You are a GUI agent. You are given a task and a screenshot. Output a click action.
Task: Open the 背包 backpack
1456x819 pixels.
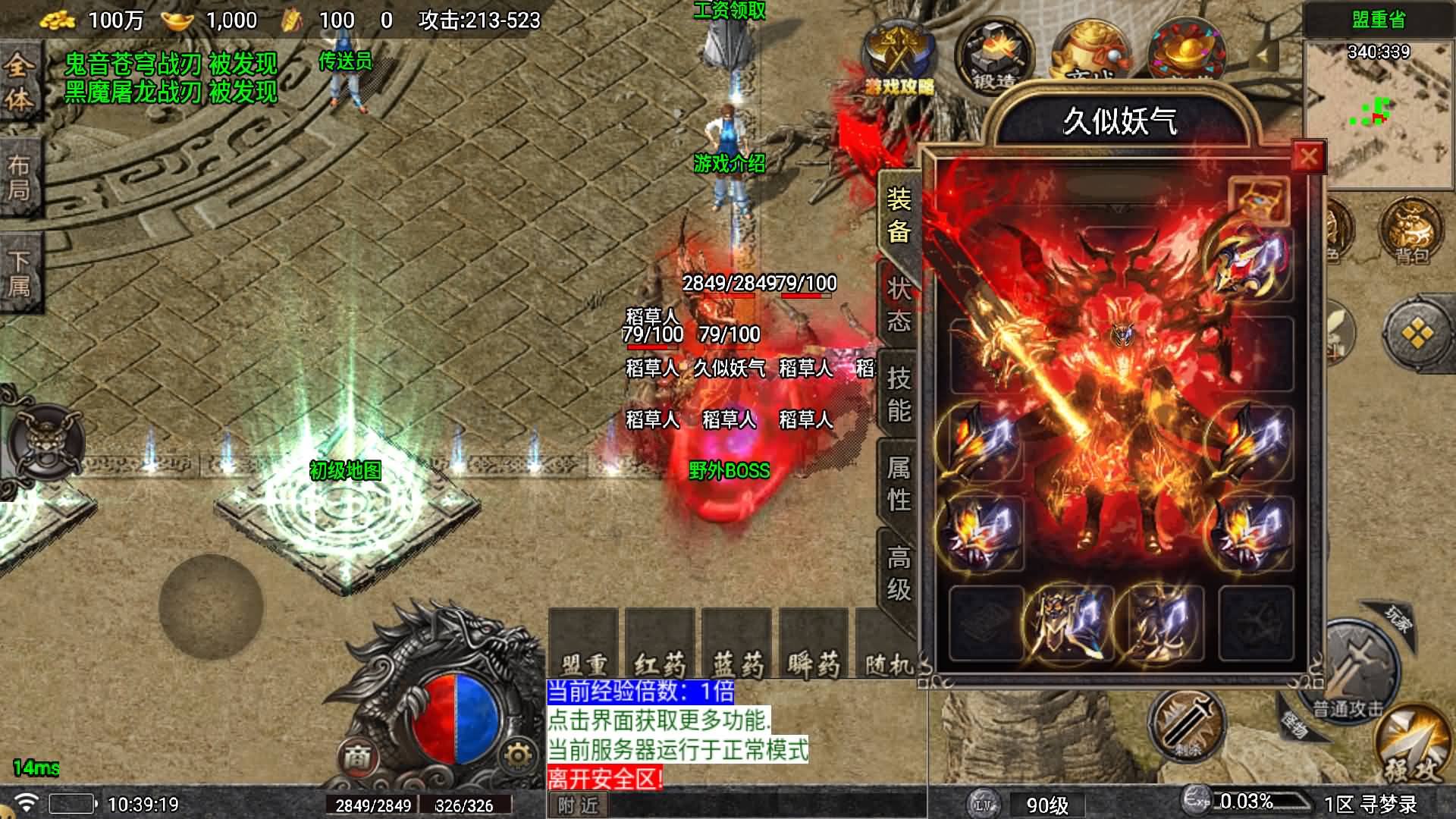click(x=1411, y=231)
